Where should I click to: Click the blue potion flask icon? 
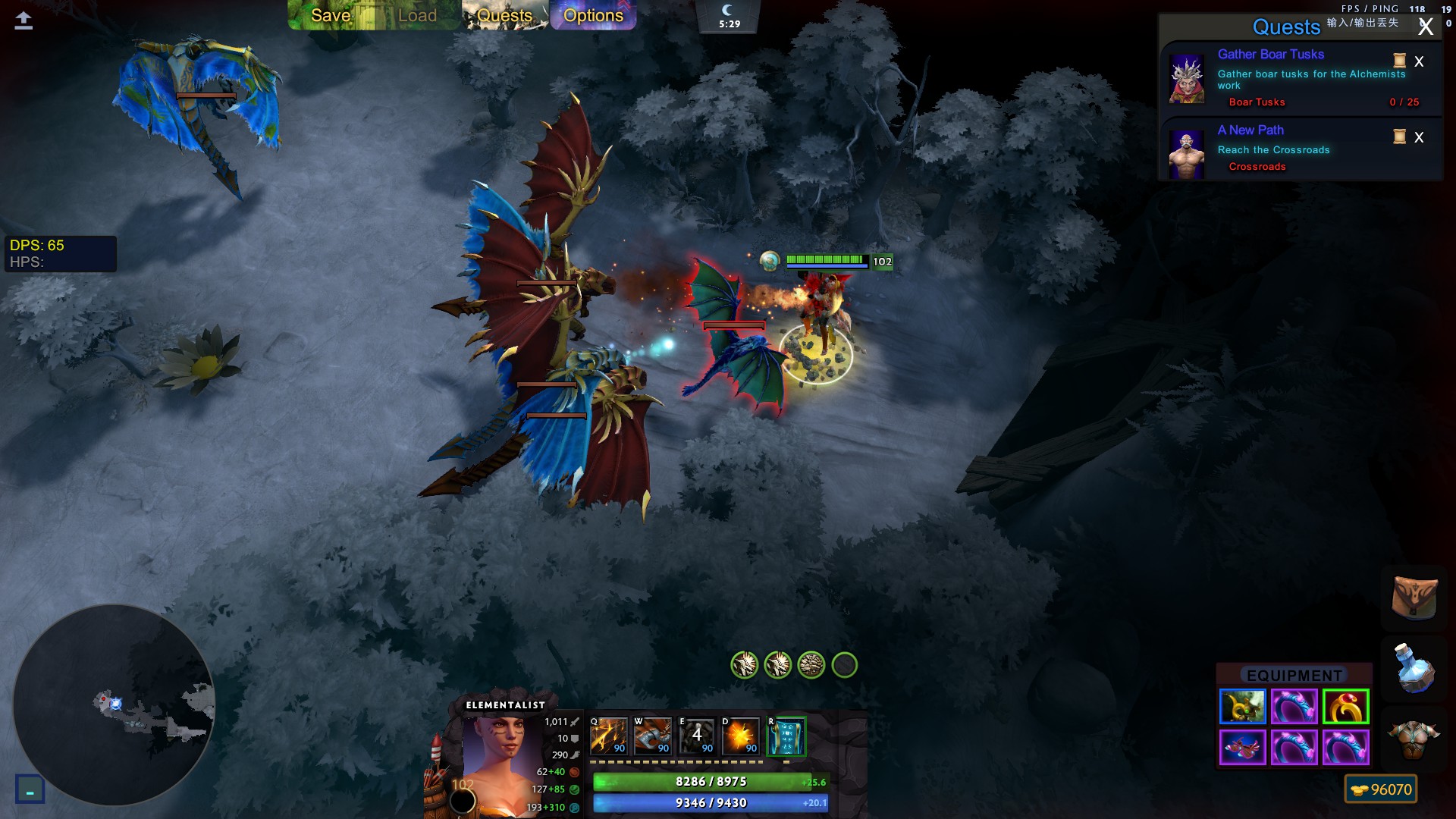pyautogui.click(x=1414, y=668)
